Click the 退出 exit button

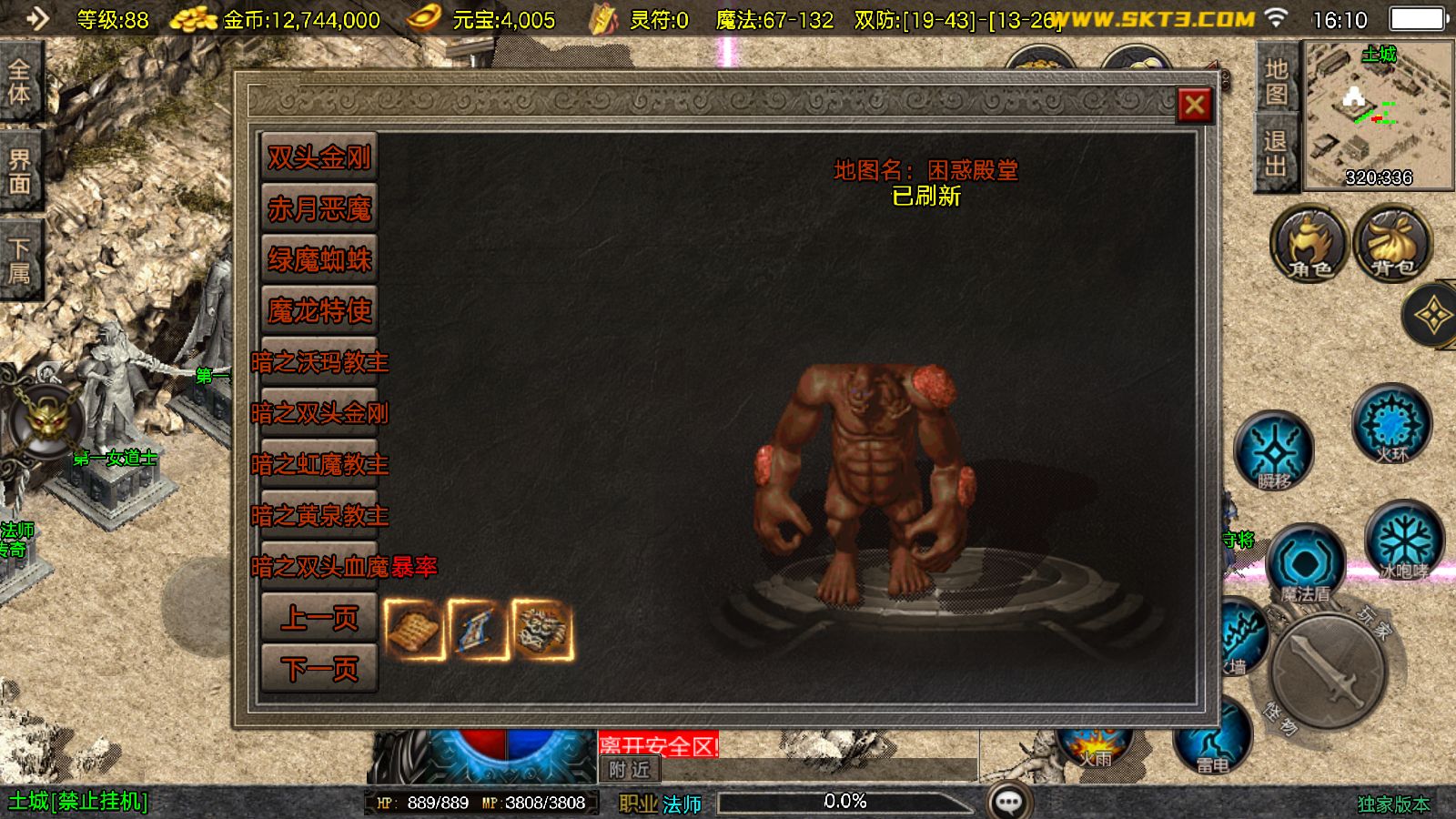(1276, 153)
